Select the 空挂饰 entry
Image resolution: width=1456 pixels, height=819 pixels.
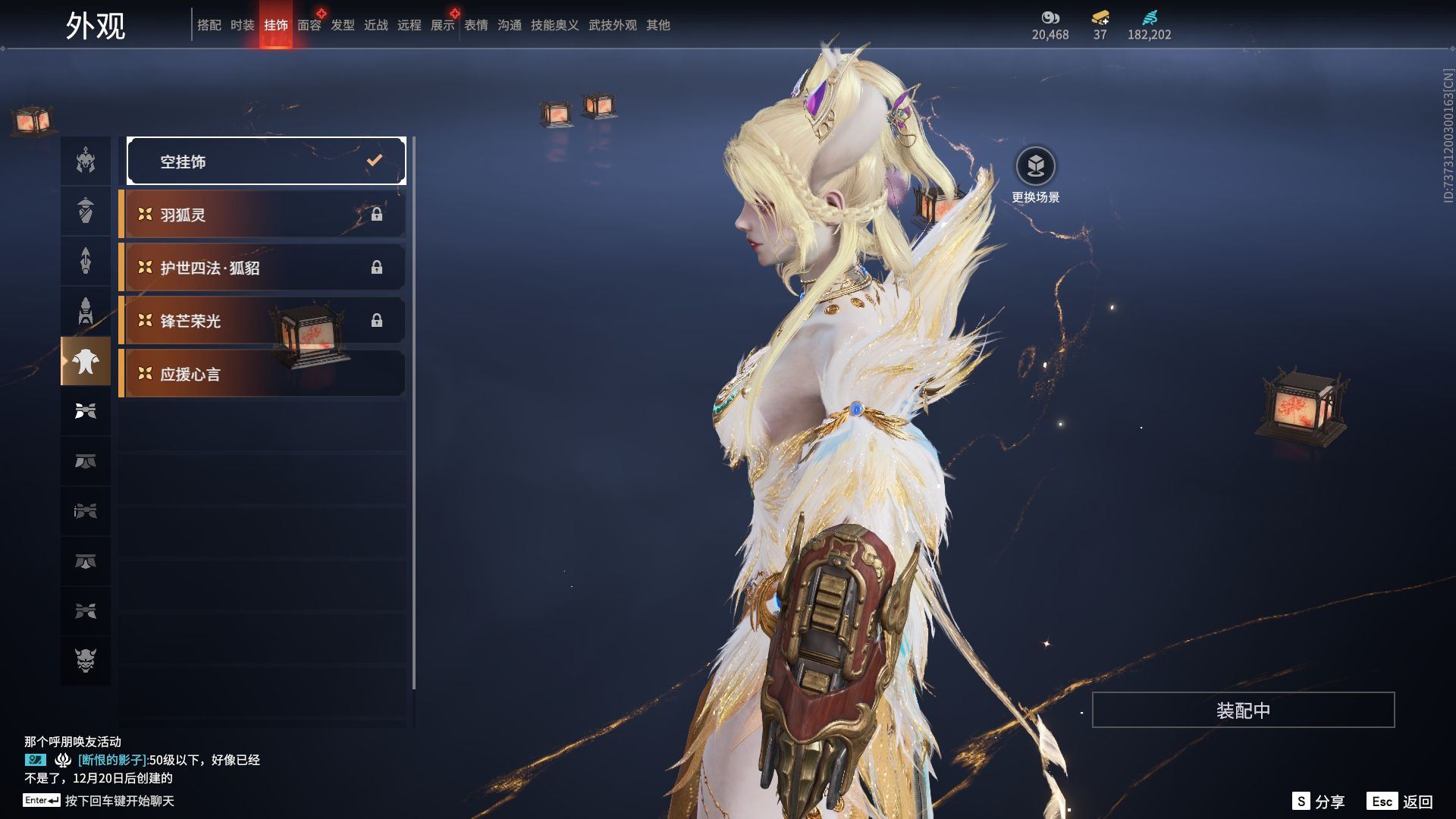click(x=265, y=161)
